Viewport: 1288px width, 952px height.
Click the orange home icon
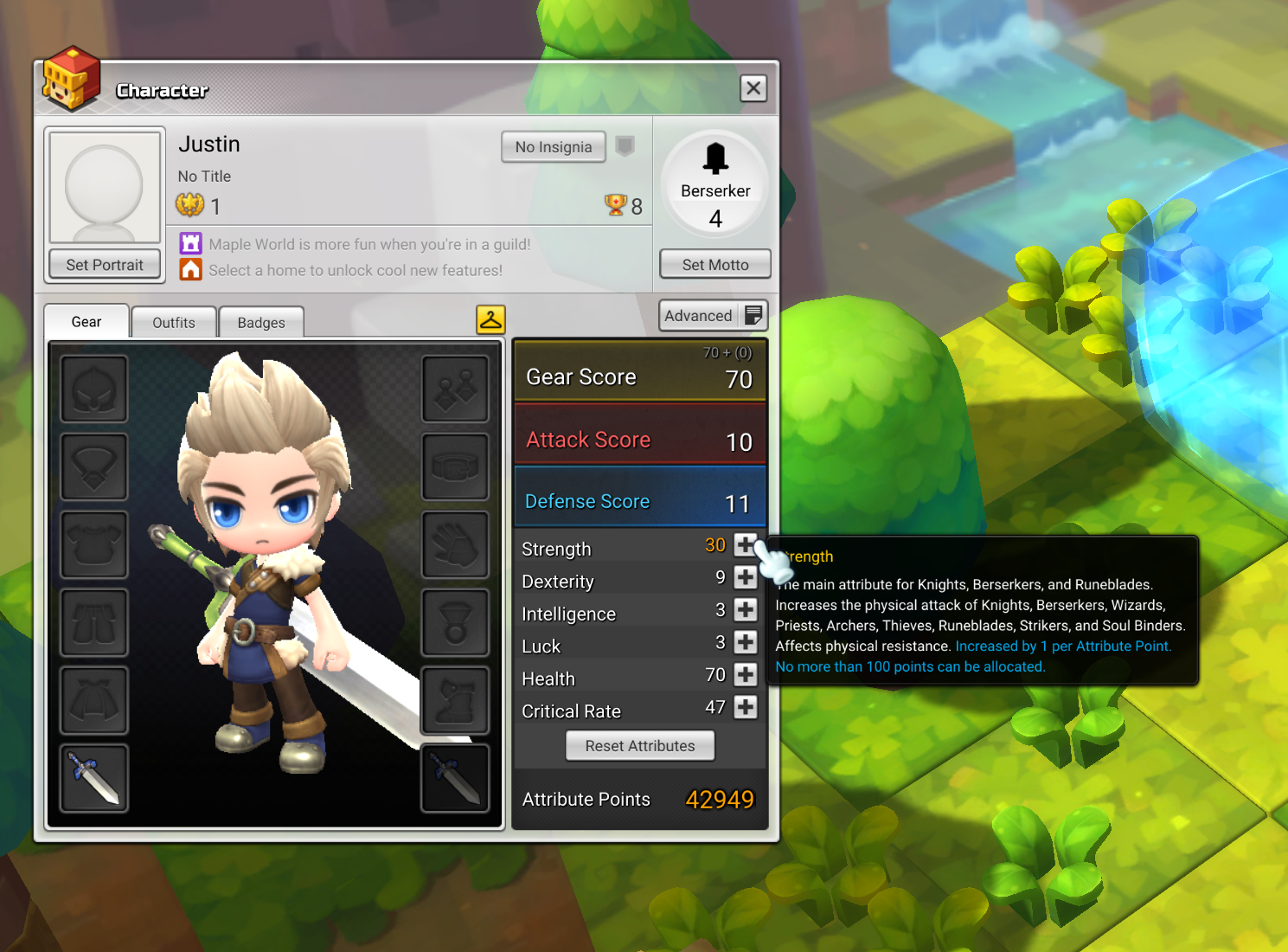coord(190,269)
